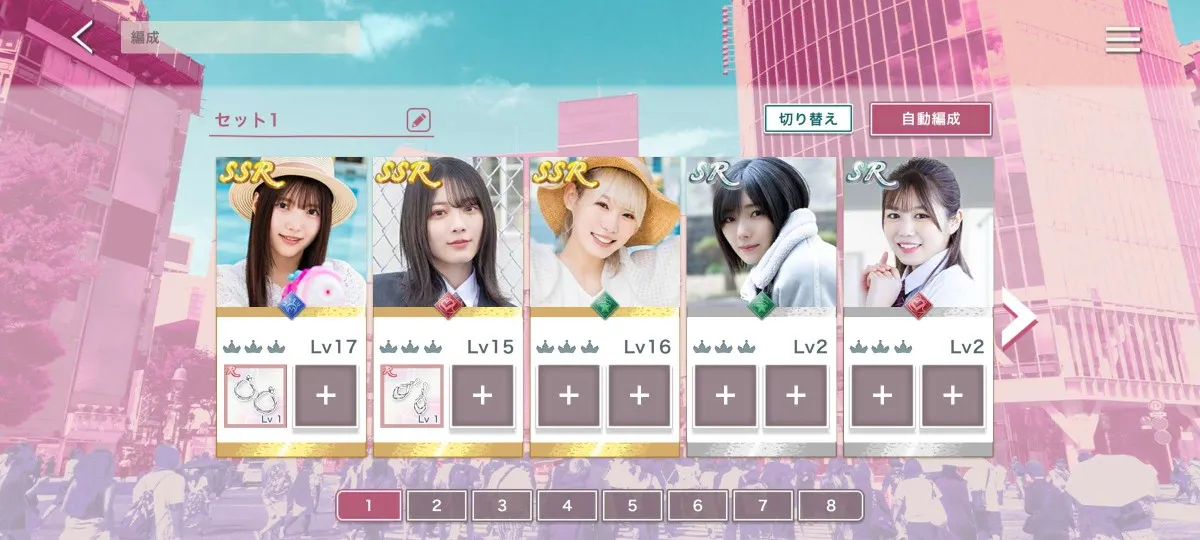This screenshot has width=1200, height=540.
Task: Switch to set tab 3
Action: tap(502, 505)
